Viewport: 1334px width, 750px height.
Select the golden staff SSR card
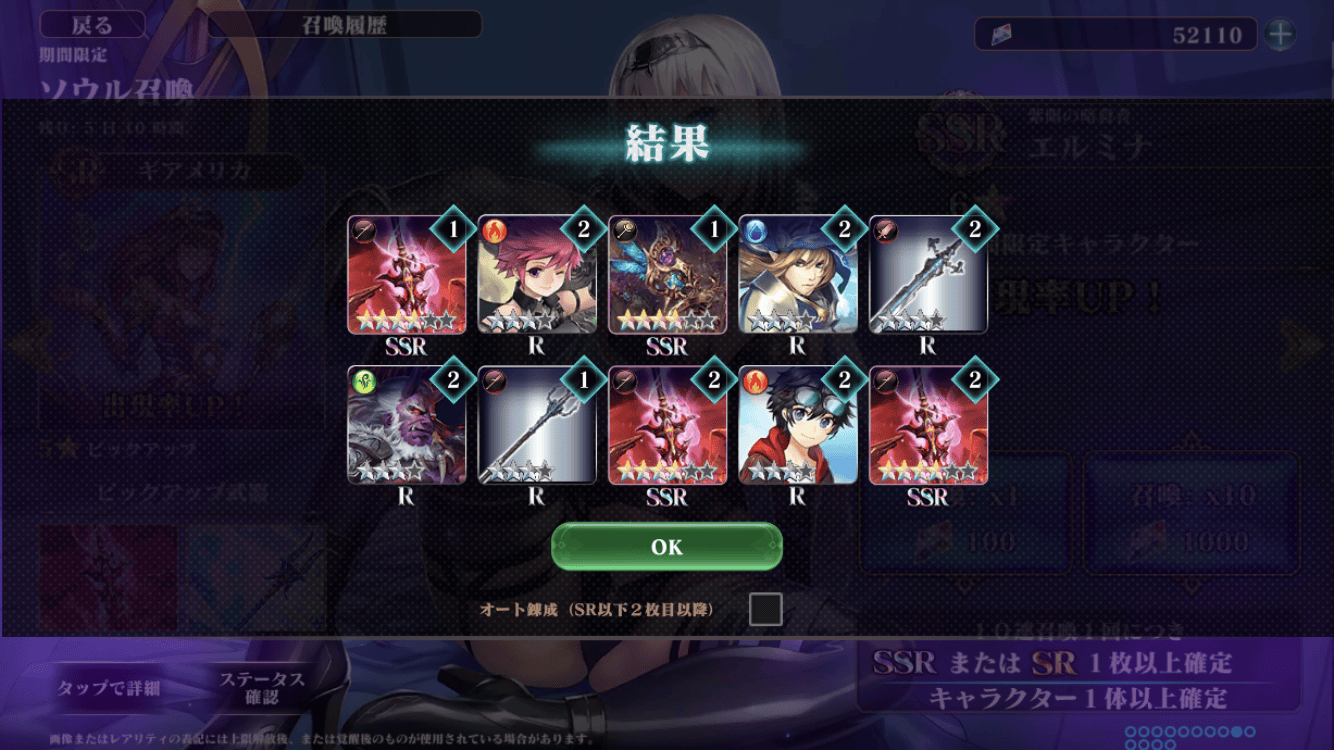click(x=667, y=275)
